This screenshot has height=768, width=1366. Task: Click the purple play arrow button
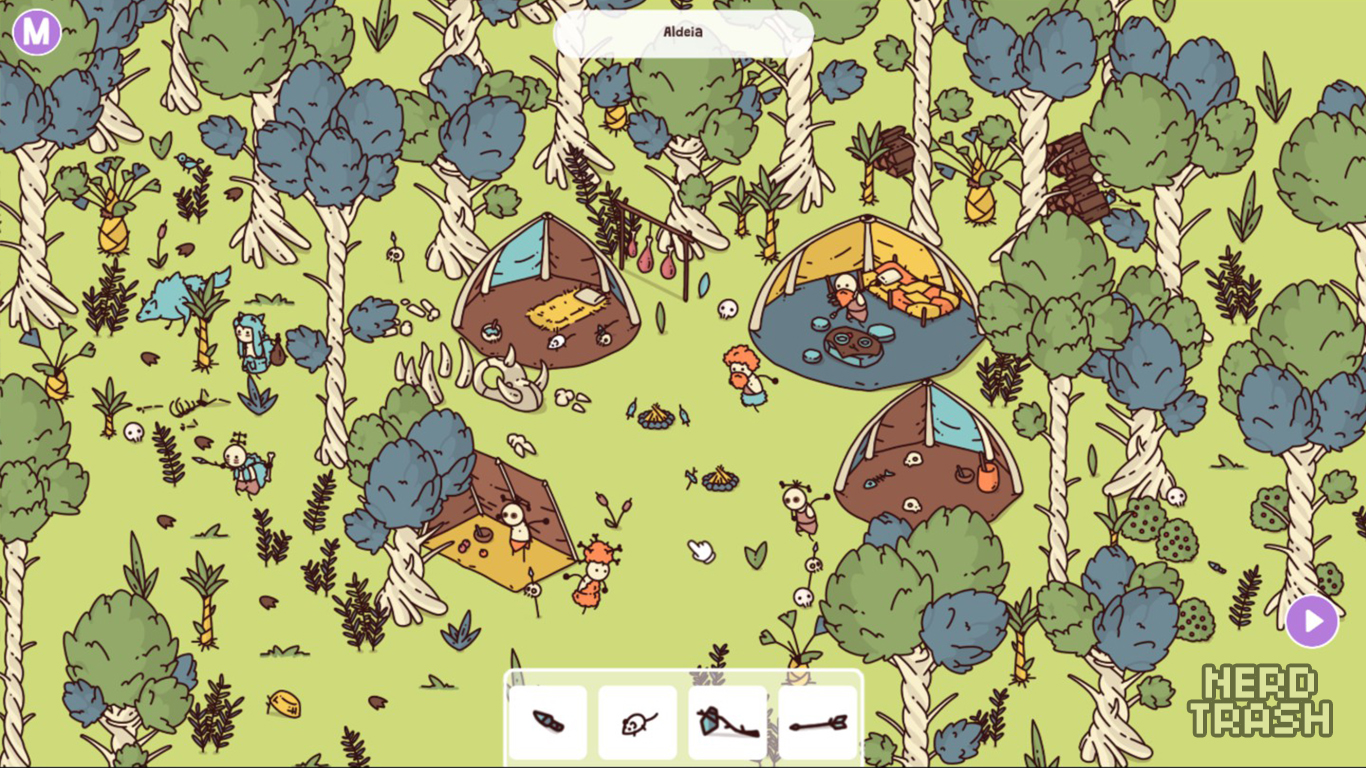coord(1312,621)
